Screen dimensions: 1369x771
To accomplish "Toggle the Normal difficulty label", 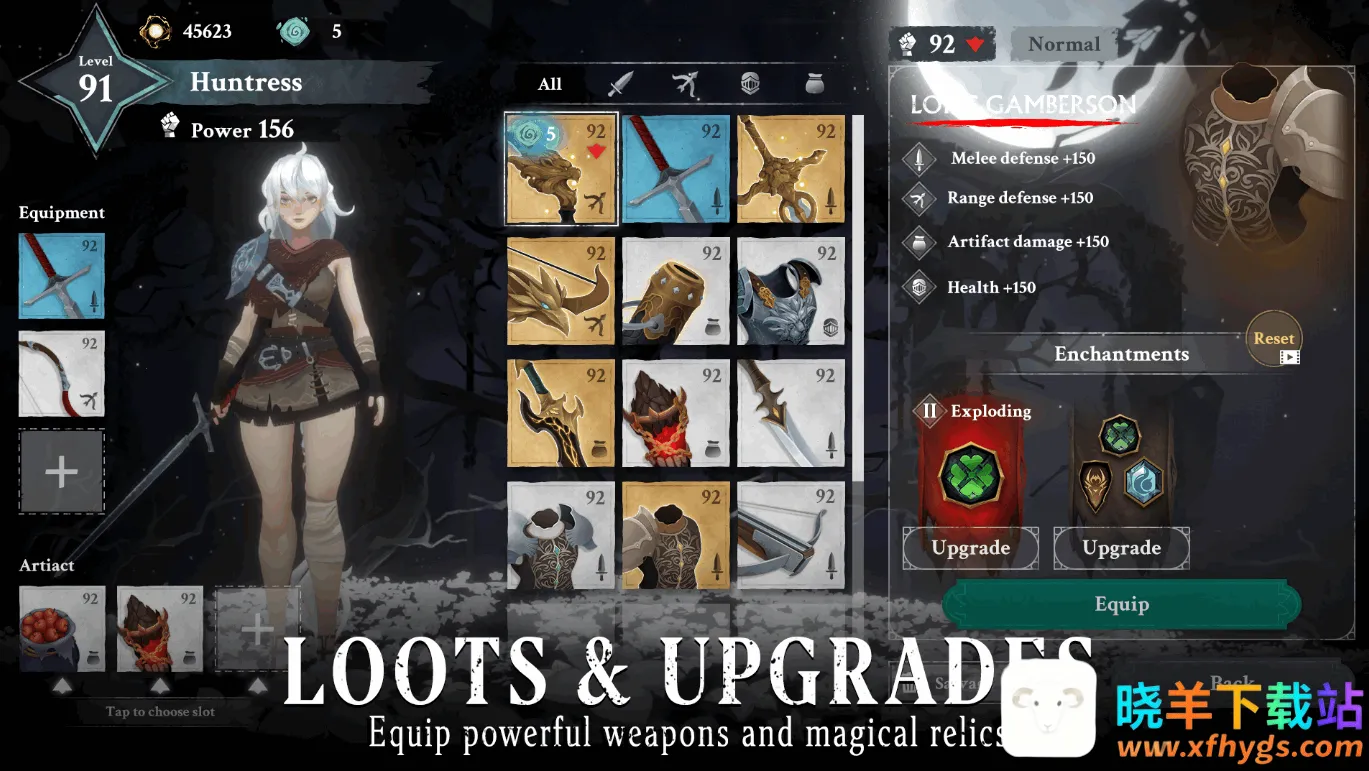I will (x=1063, y=44).
